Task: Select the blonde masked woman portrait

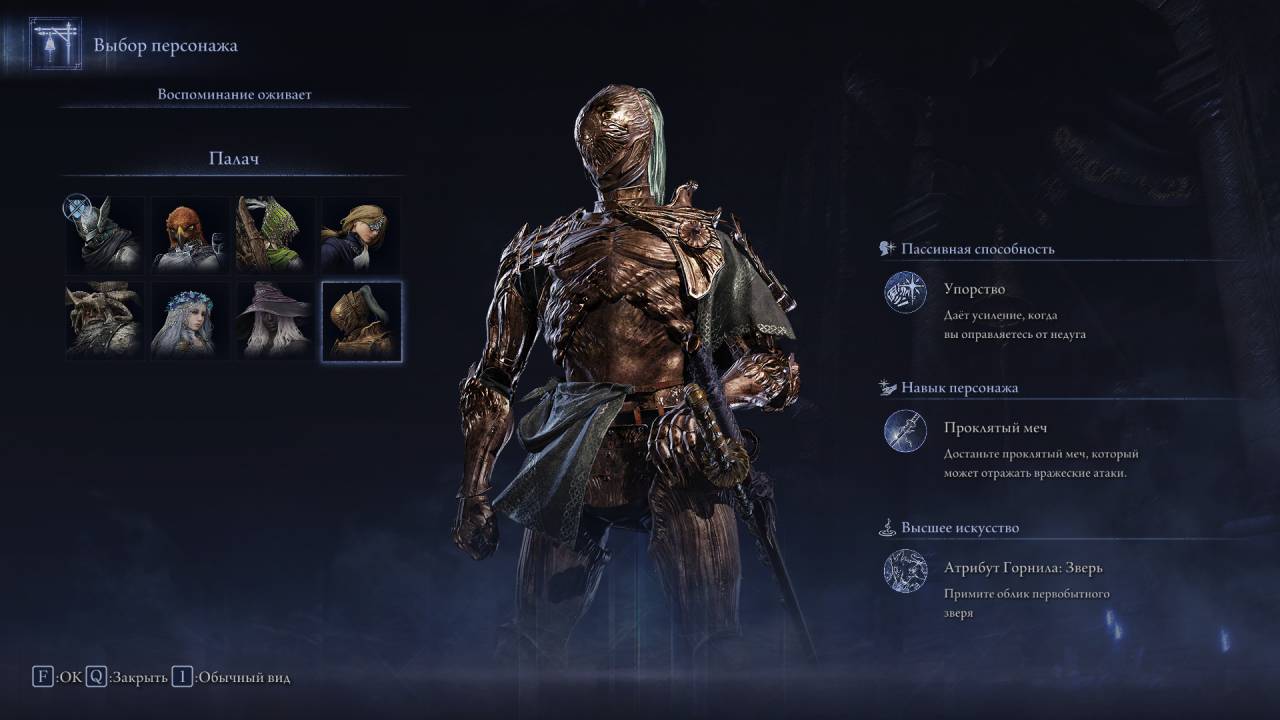Action: (361, 235)
